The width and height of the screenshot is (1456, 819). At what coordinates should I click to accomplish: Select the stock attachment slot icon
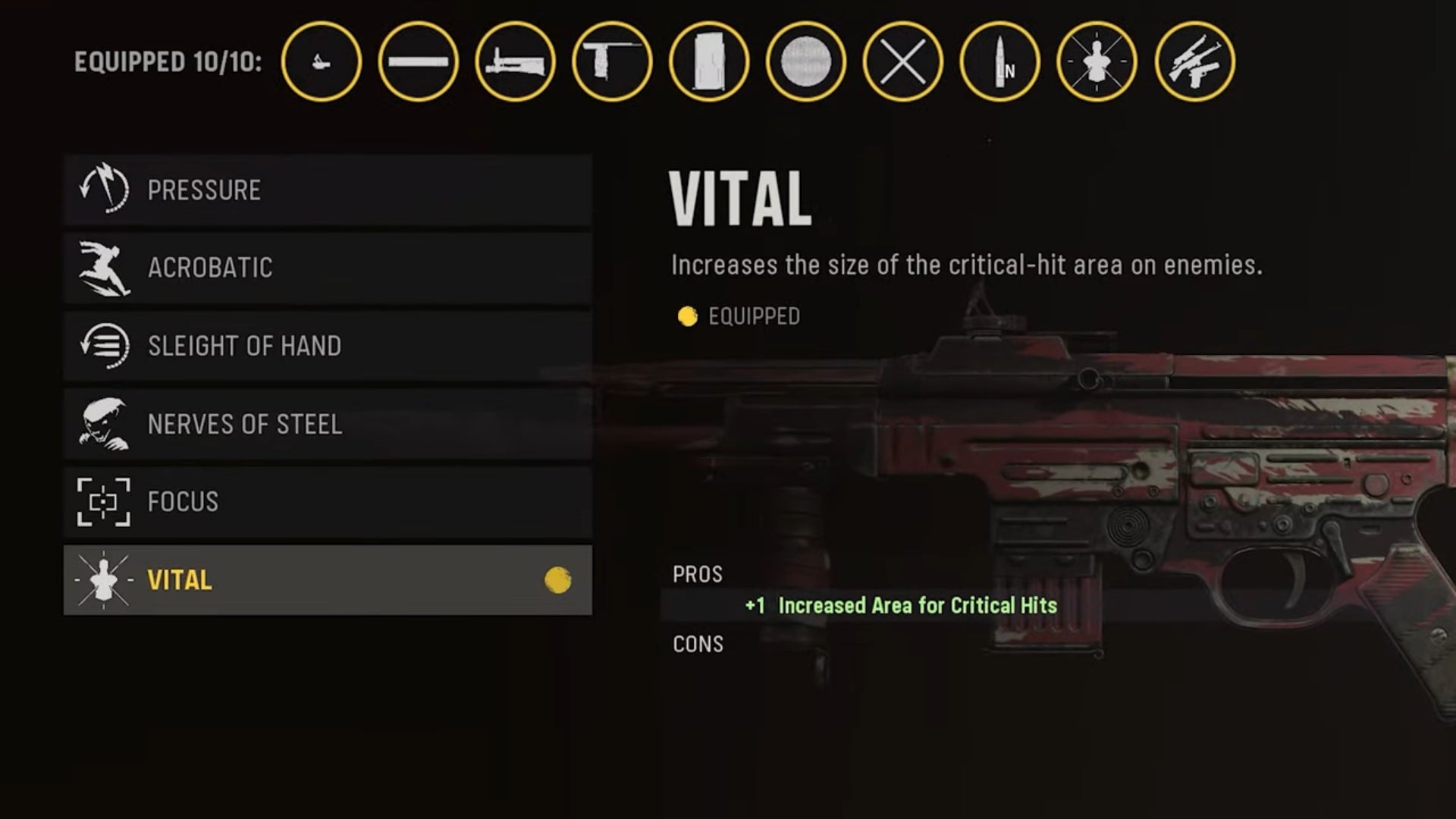514,62
